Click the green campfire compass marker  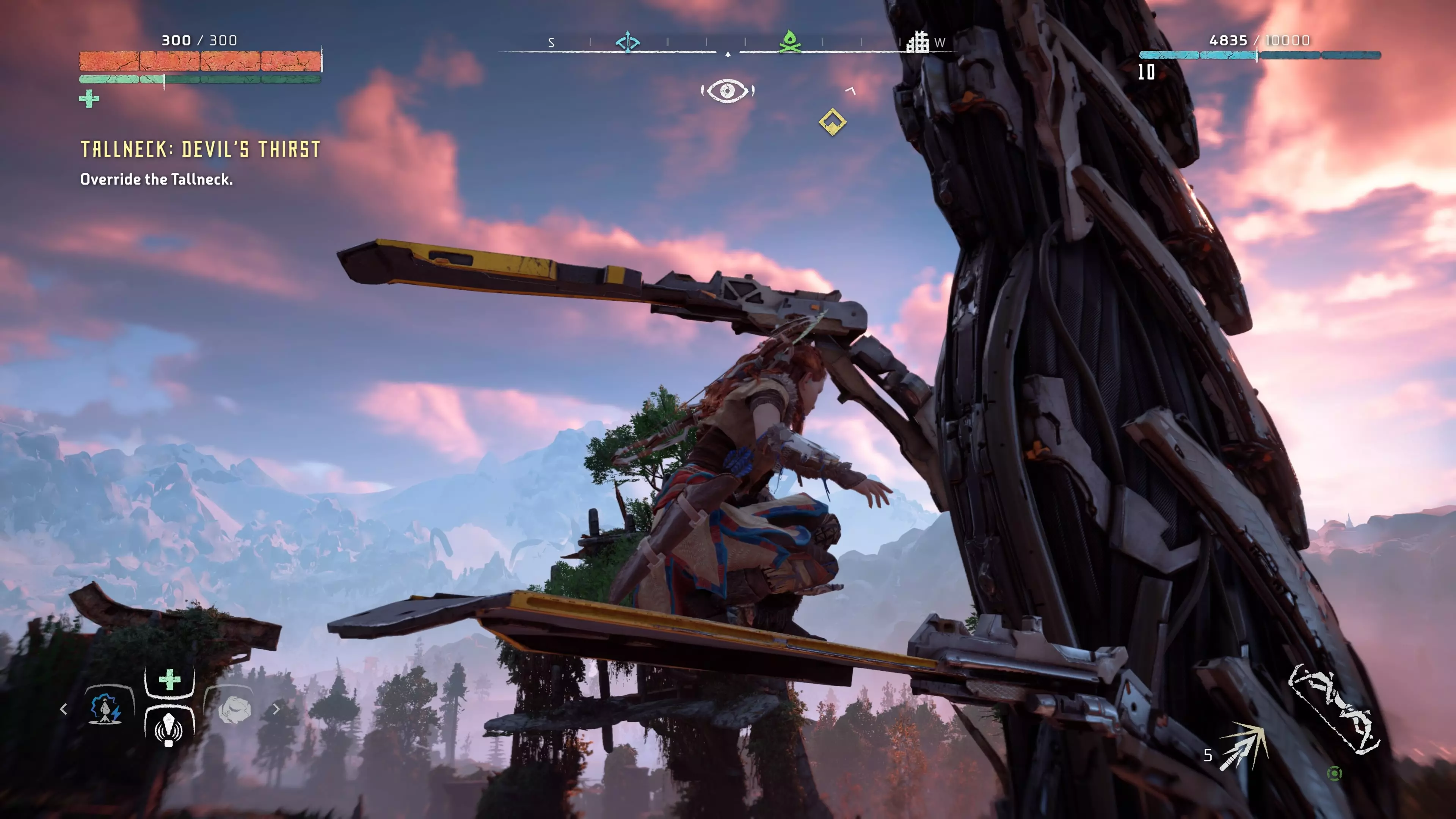click(789, 42)
